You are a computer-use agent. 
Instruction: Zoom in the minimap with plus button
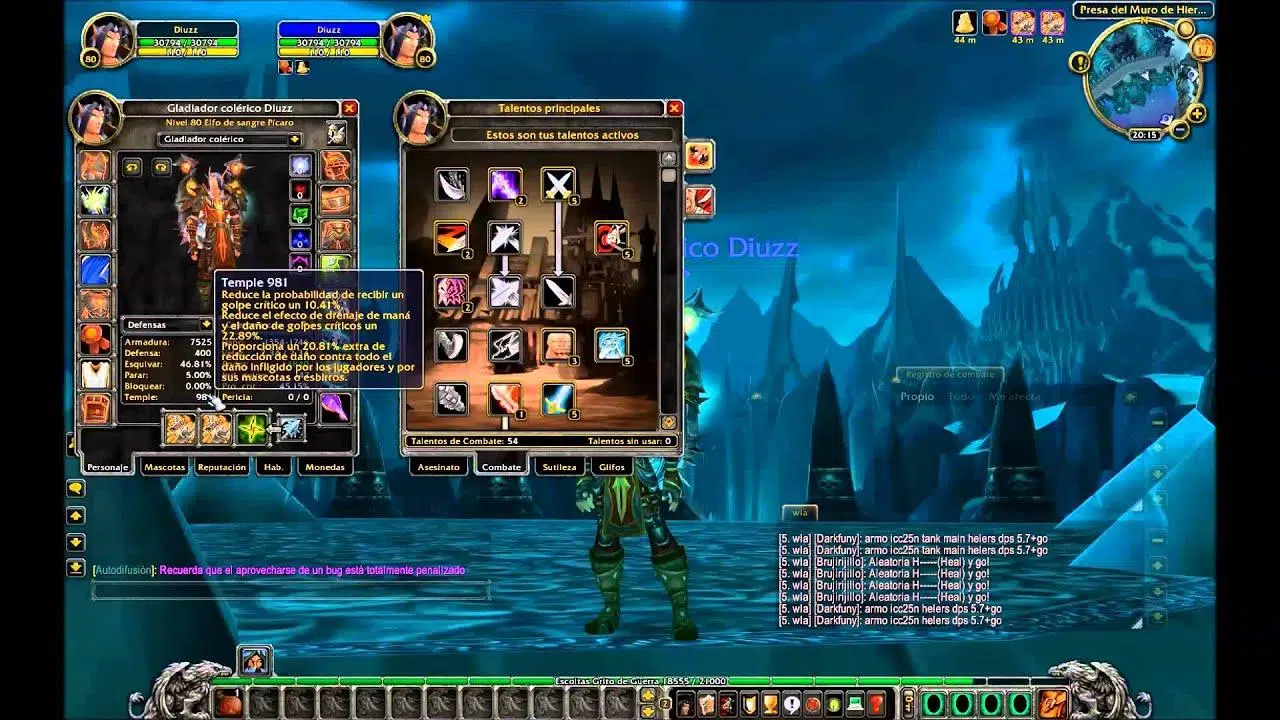[x=1196, y=114]
